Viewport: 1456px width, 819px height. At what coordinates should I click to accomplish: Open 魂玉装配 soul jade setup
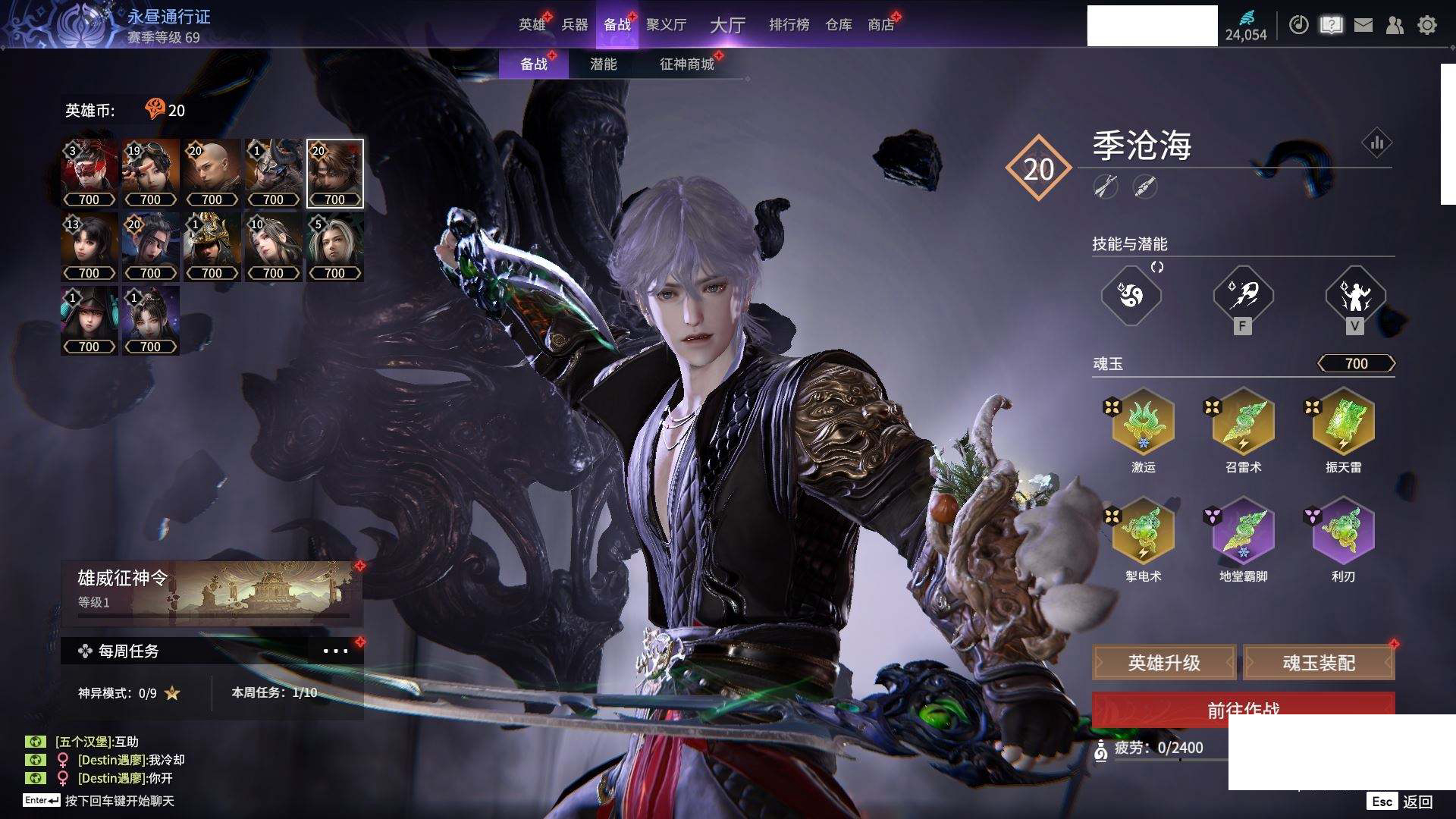click(x=1319, y=663)
